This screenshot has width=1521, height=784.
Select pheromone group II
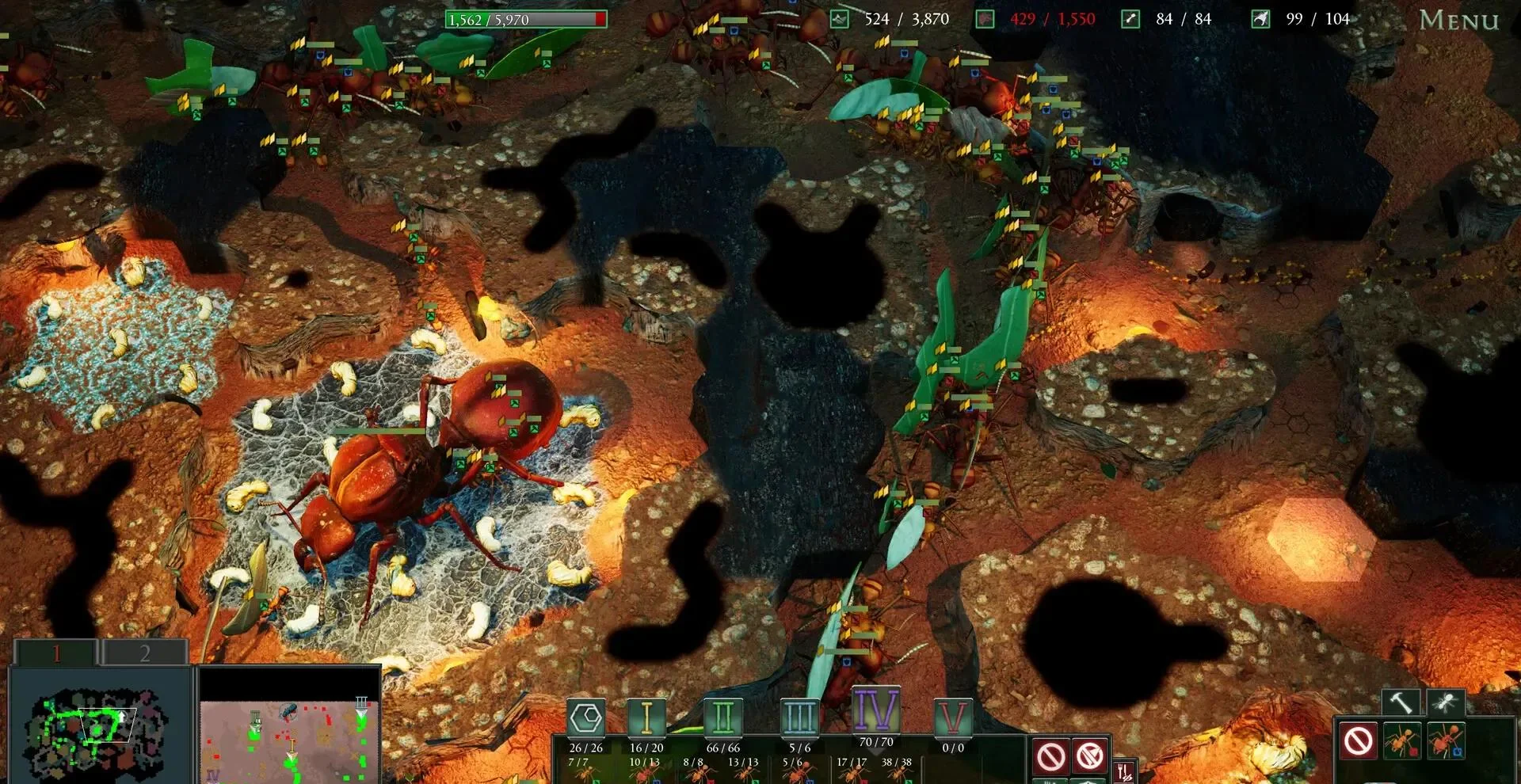[x=722, y=719]
